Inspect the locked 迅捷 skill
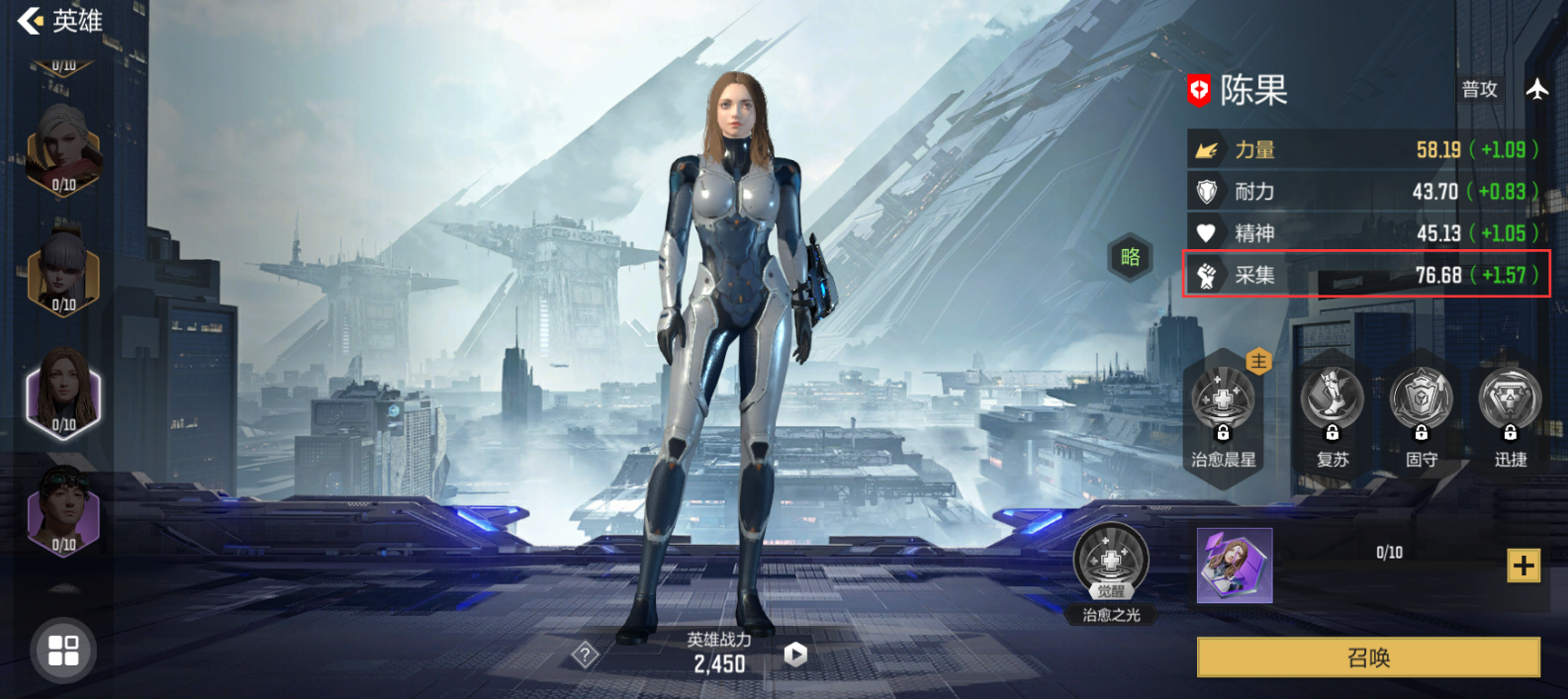 [x=1510, y=402]
